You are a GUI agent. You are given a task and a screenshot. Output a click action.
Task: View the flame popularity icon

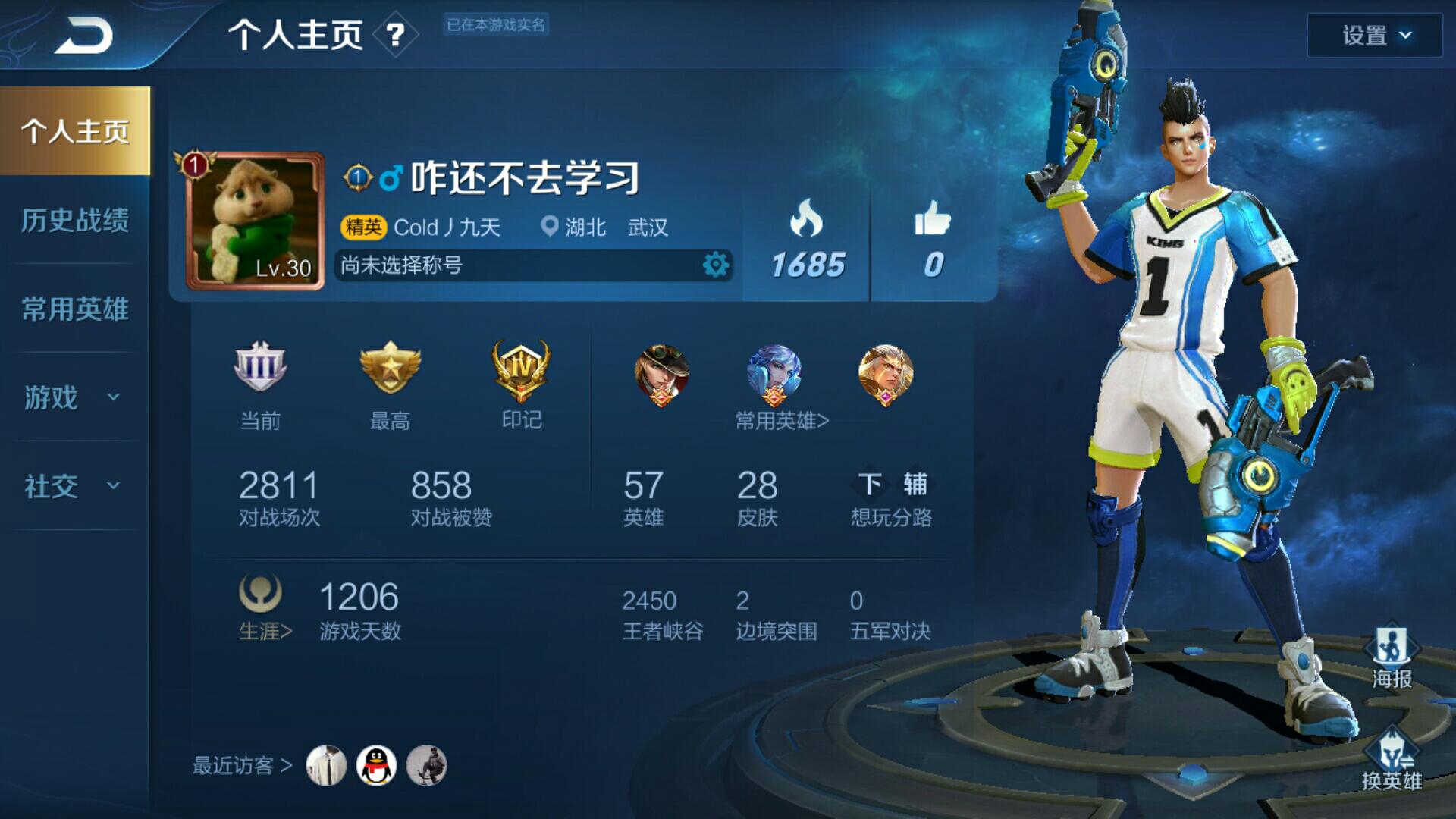click(x=806, y=219)
